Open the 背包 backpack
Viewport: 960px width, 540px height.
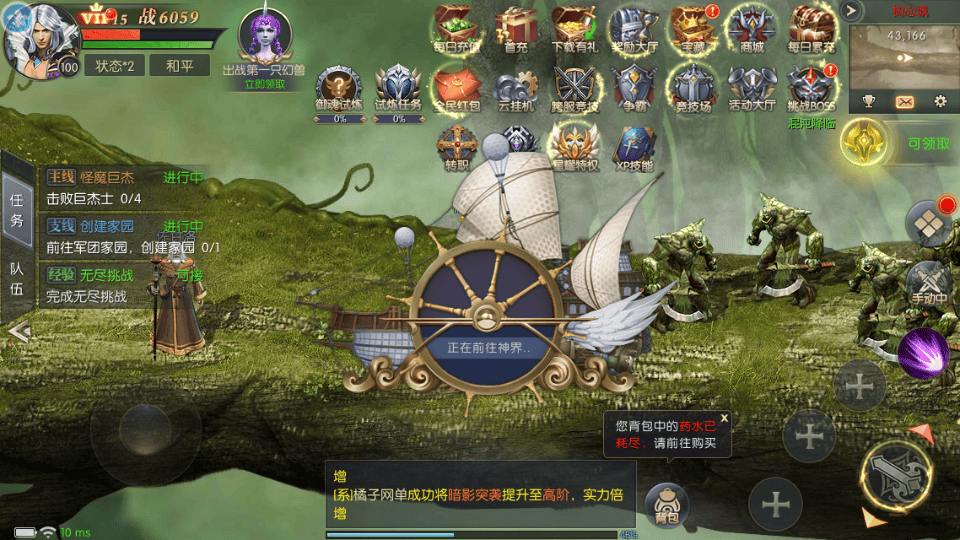(x=666, y=503)
